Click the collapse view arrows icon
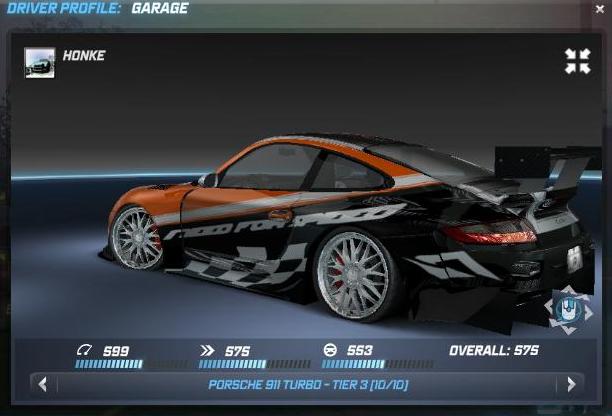Image resolution: width=612 pixels, height=416 pixels. [577, 61]
